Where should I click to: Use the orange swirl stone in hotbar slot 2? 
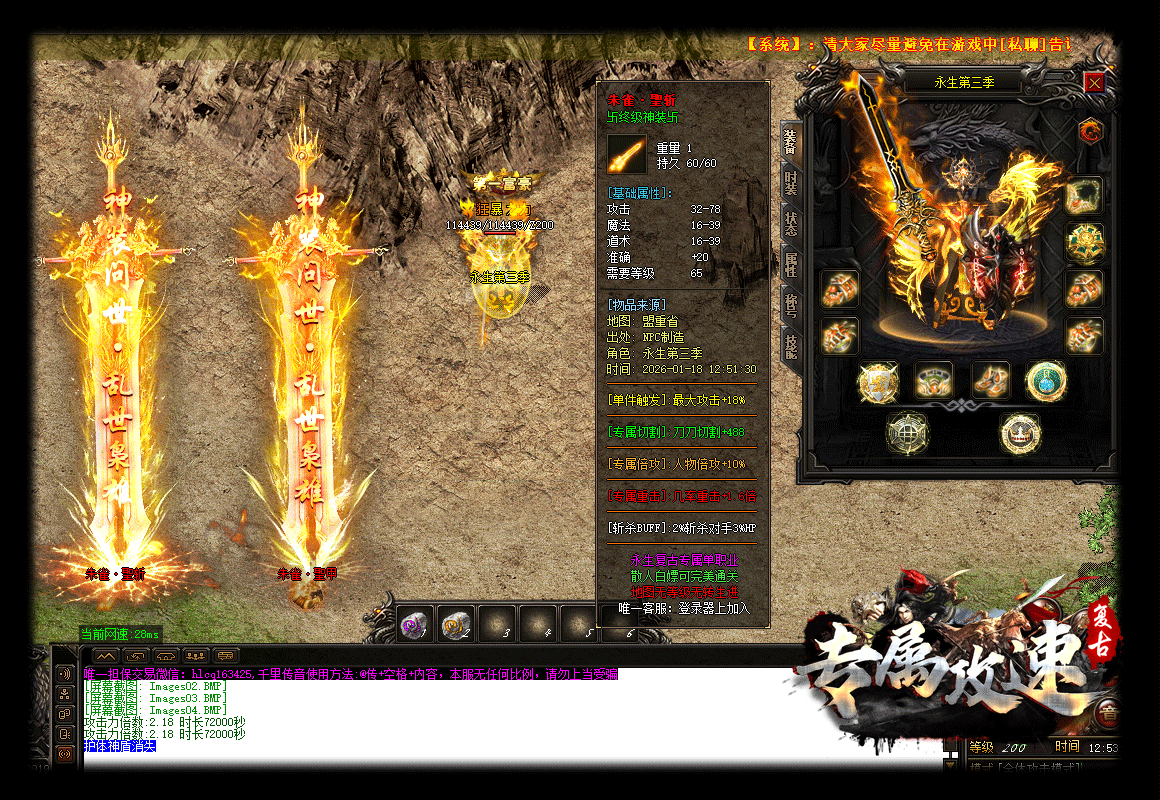456,623
